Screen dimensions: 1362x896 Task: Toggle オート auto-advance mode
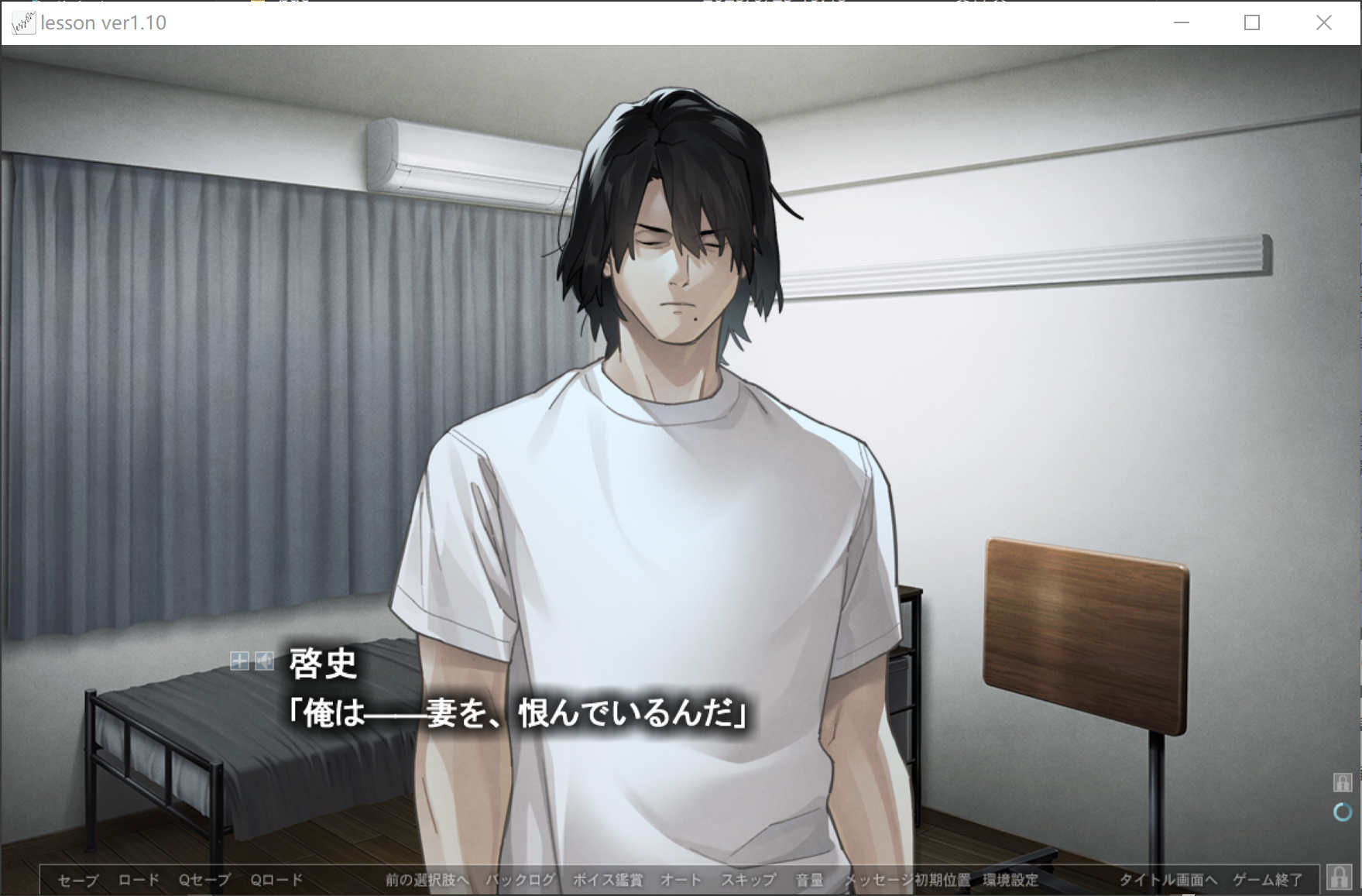coord(681,880)
